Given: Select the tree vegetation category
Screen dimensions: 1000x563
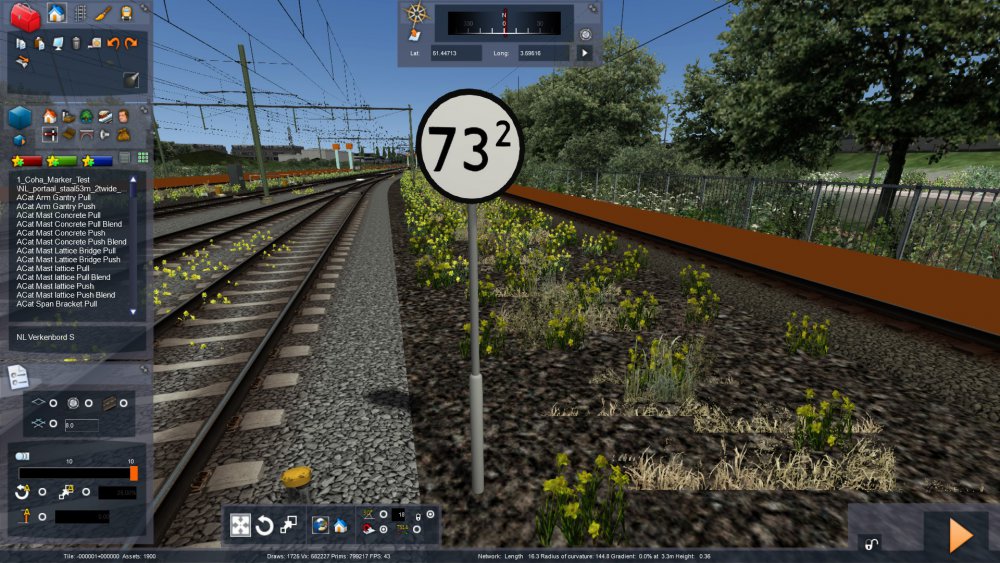Looking at the screenshot, I should (87, 116).
